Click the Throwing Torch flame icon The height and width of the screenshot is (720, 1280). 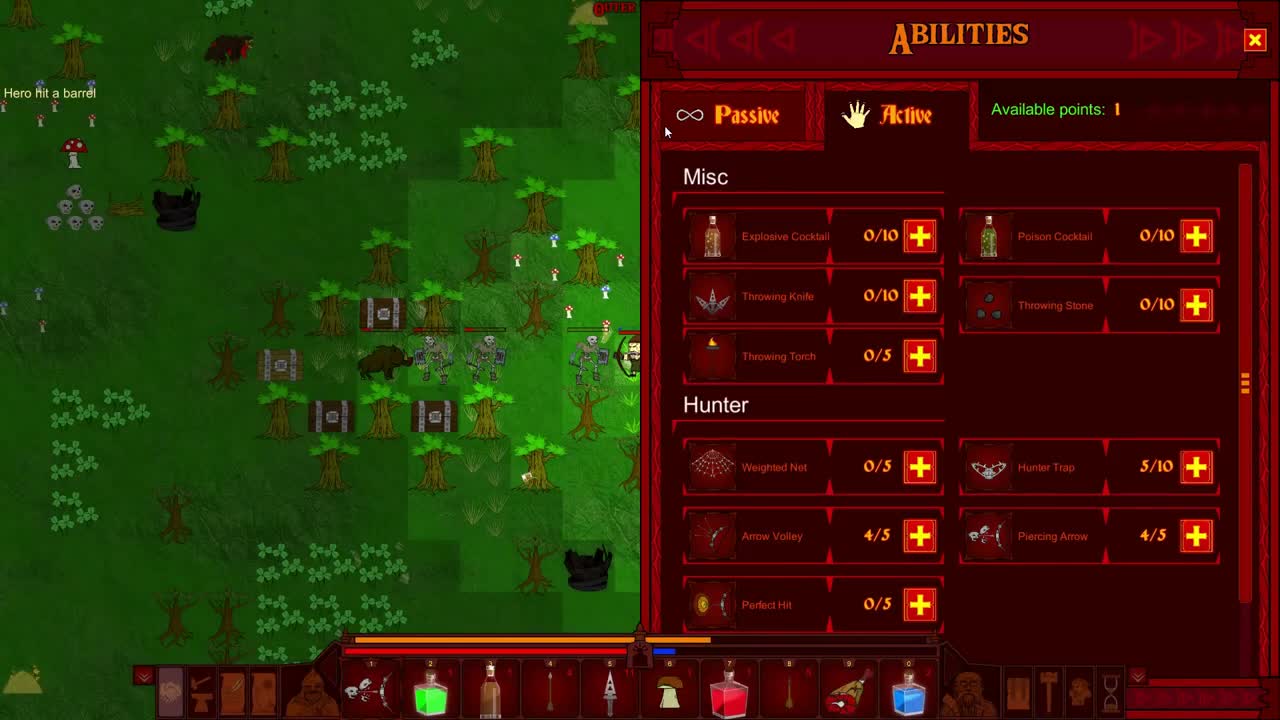click(712, 355)
